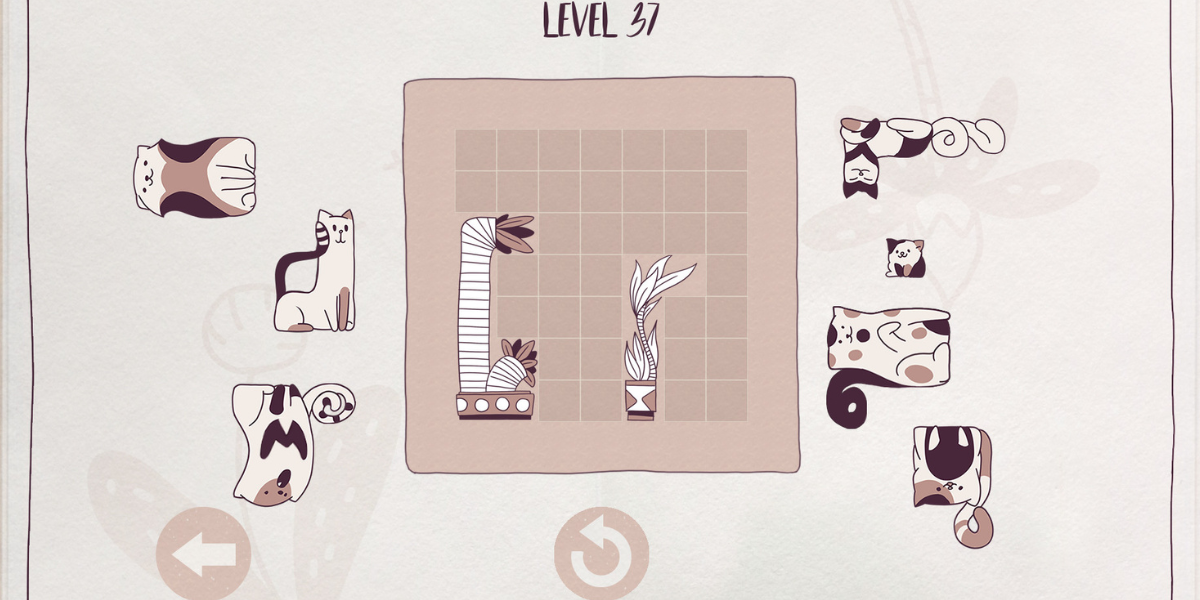Click the back arrow button

(203, 555)
